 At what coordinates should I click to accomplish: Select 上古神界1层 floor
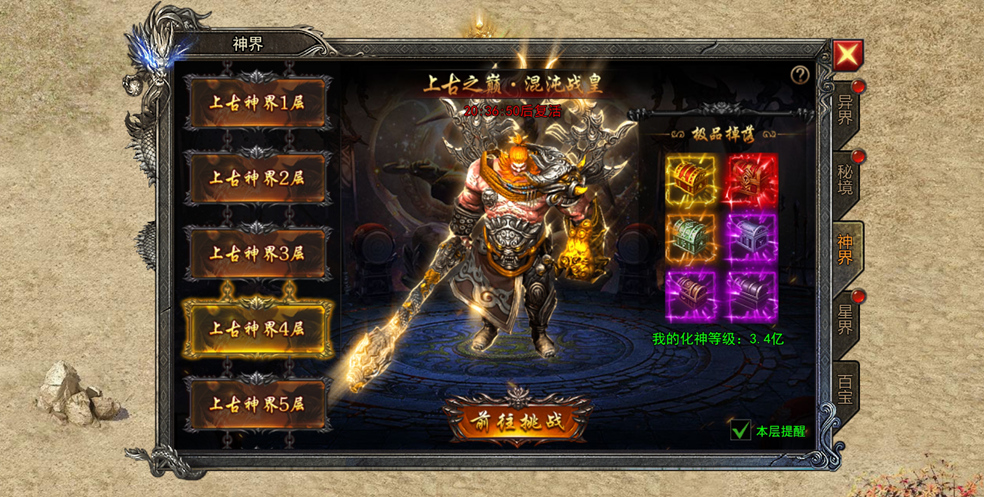point(256,103)
